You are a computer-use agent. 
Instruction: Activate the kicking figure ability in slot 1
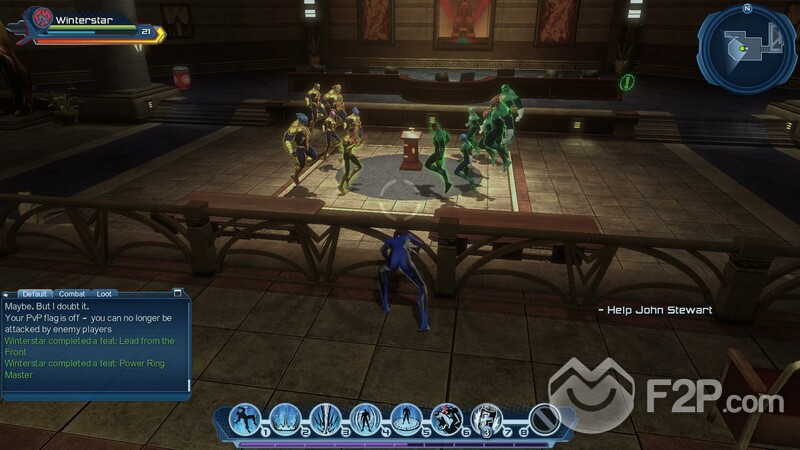246,418
